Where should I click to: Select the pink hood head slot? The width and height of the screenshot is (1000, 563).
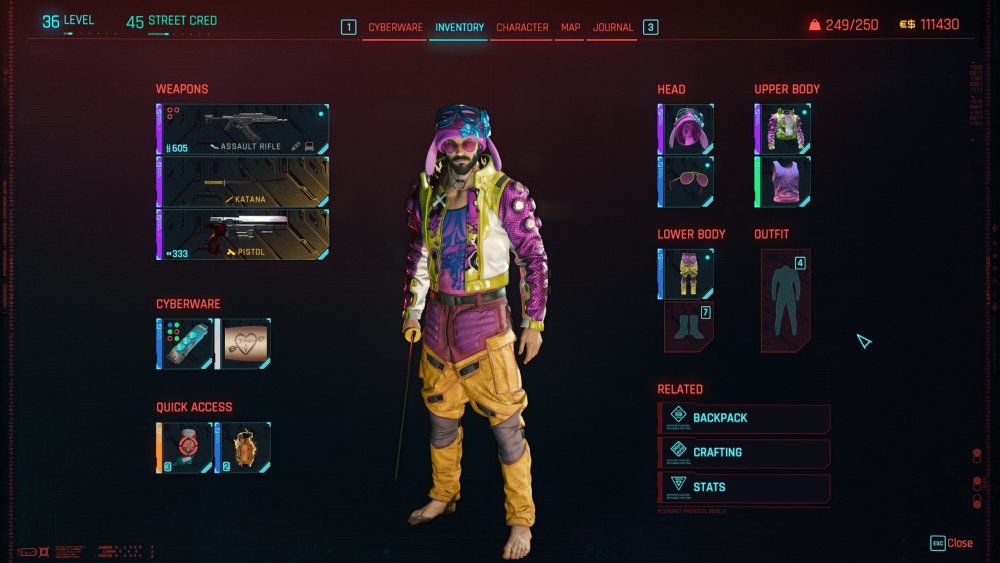tap(686, 129)
